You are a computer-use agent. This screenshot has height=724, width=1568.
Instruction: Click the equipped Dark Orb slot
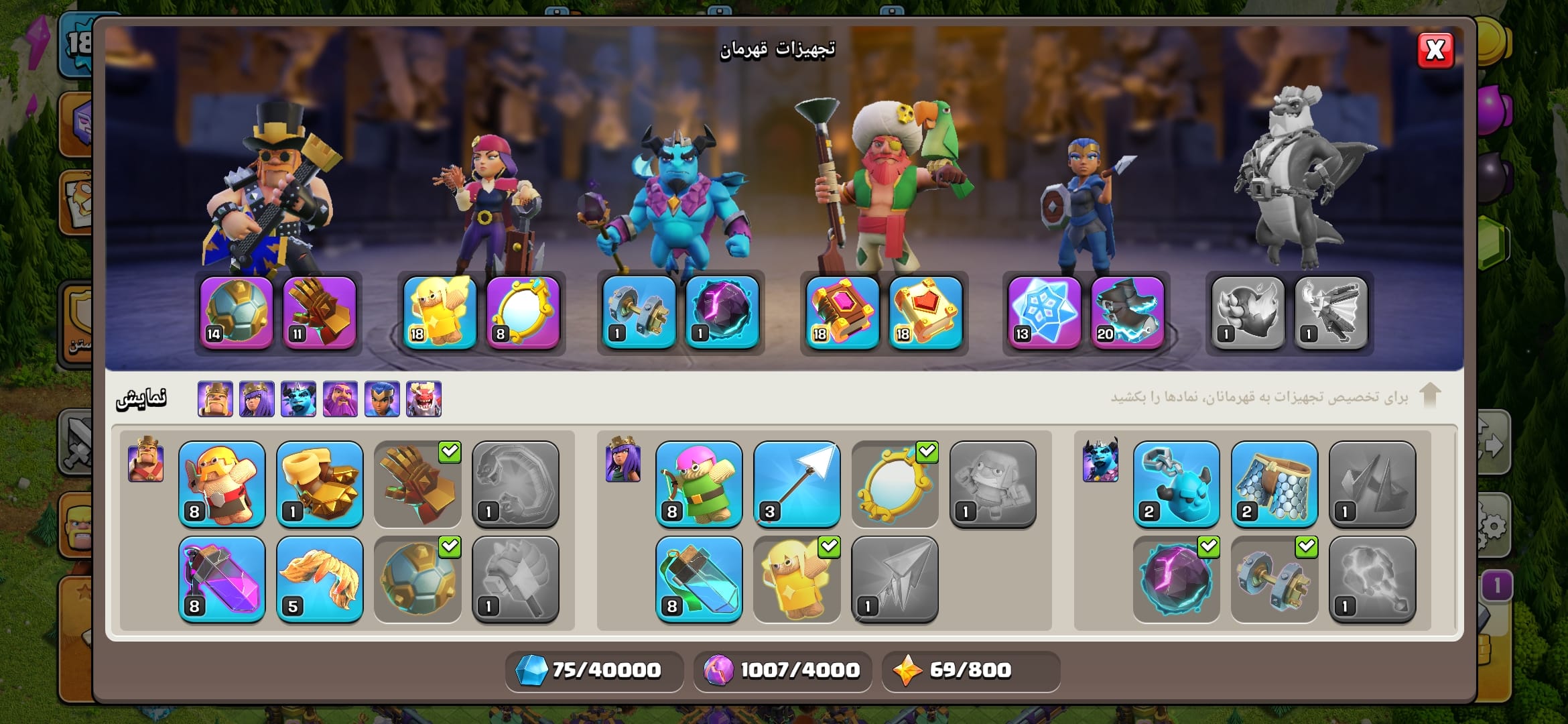pyautogui.click(x=722, y=312)
